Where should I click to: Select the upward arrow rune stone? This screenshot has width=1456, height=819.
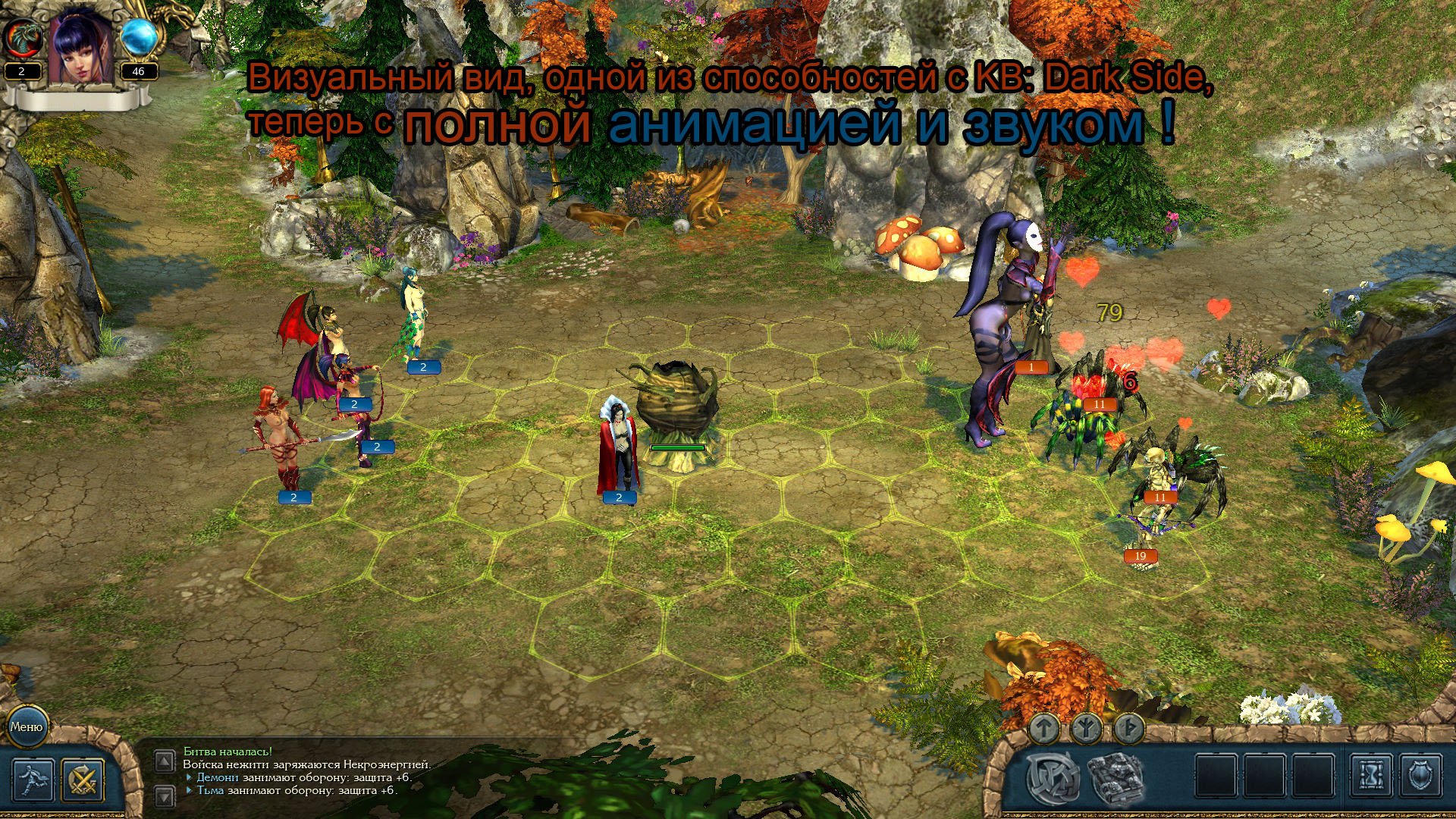1044,729
